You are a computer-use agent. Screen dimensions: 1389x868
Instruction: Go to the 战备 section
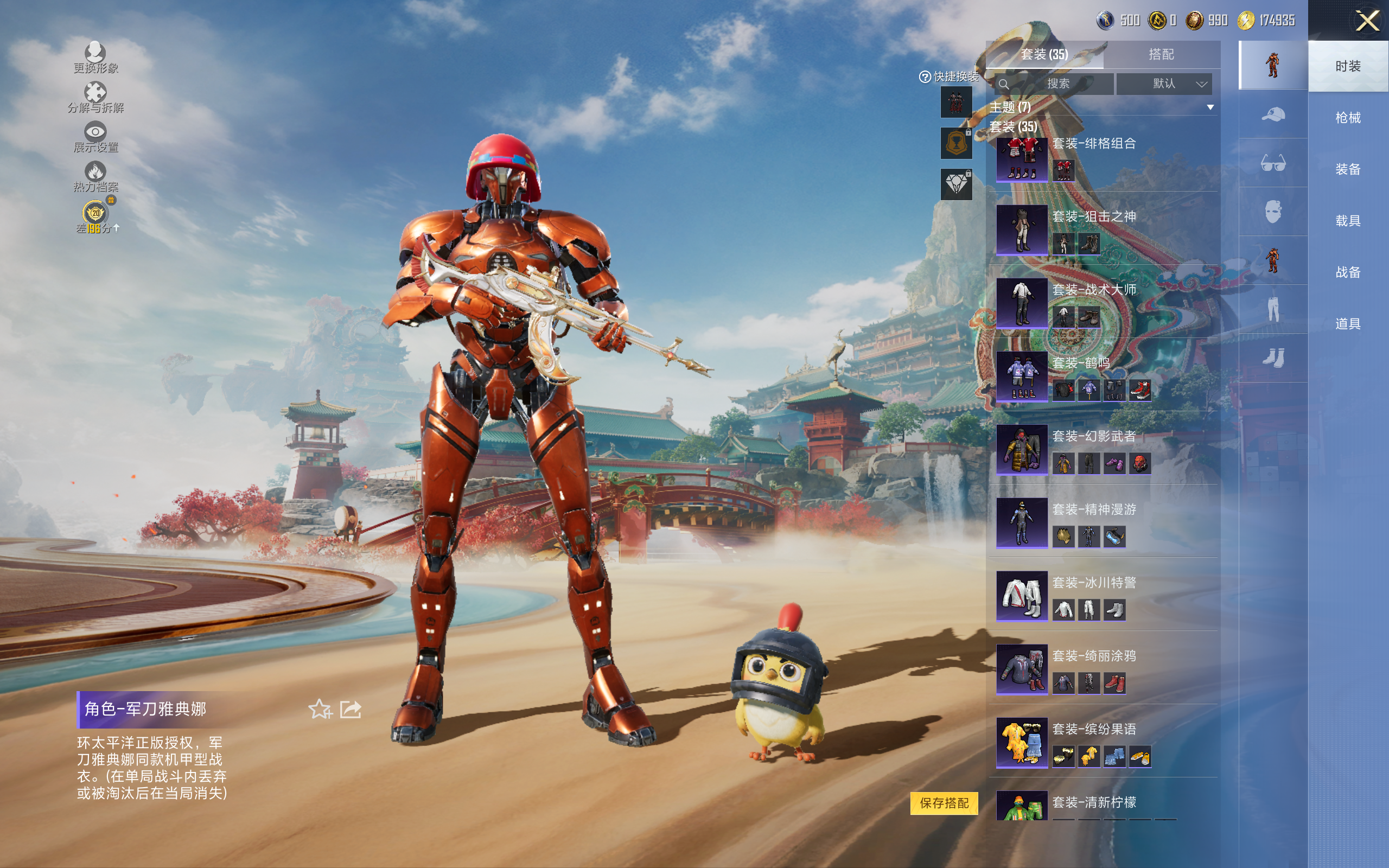click(x=1347, y=272)
